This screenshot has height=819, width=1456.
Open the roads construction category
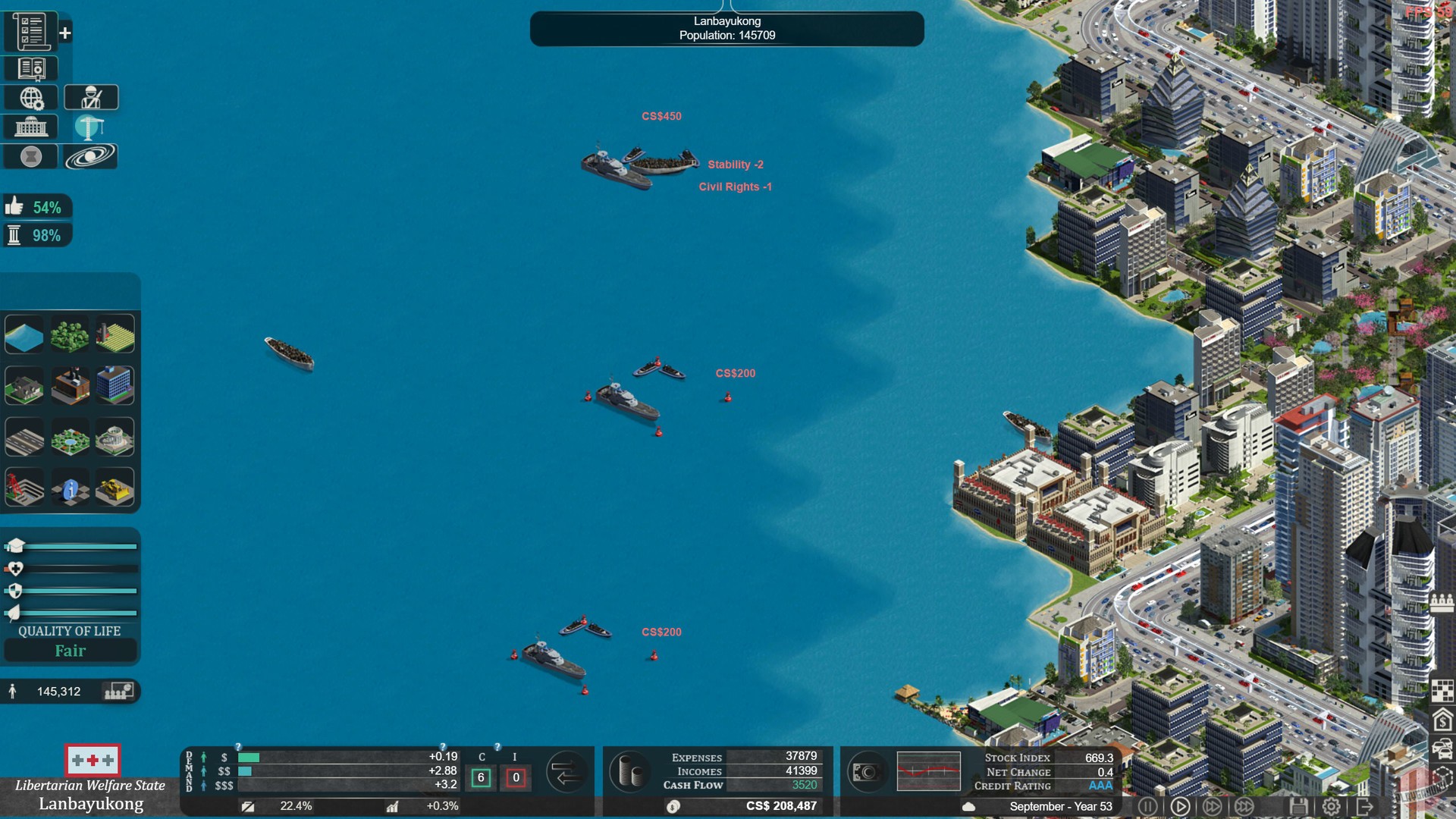pyautogui.click(x=24, y=437)
